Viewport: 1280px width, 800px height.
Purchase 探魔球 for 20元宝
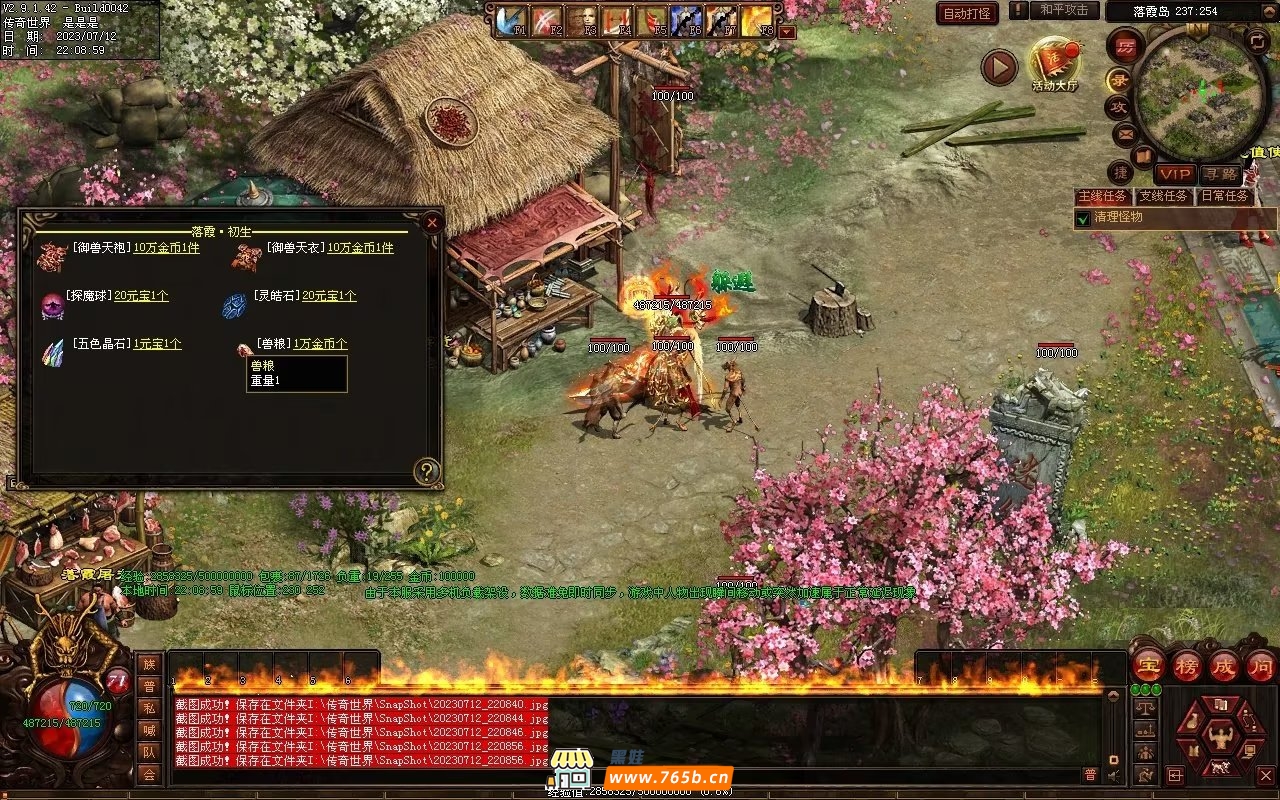[x=141, y=296]
